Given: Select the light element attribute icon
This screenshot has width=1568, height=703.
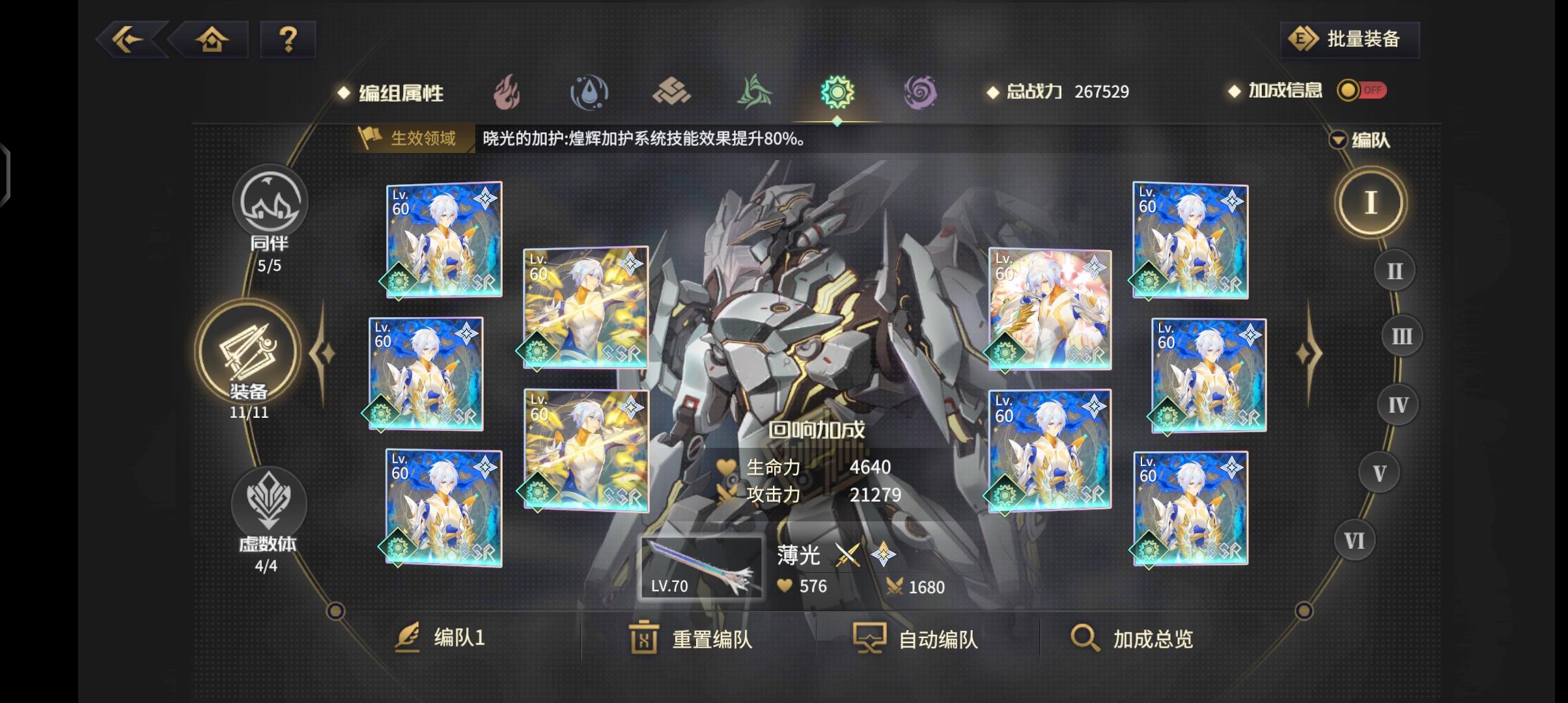Looking at the screenshot, I should pos(837,93).
